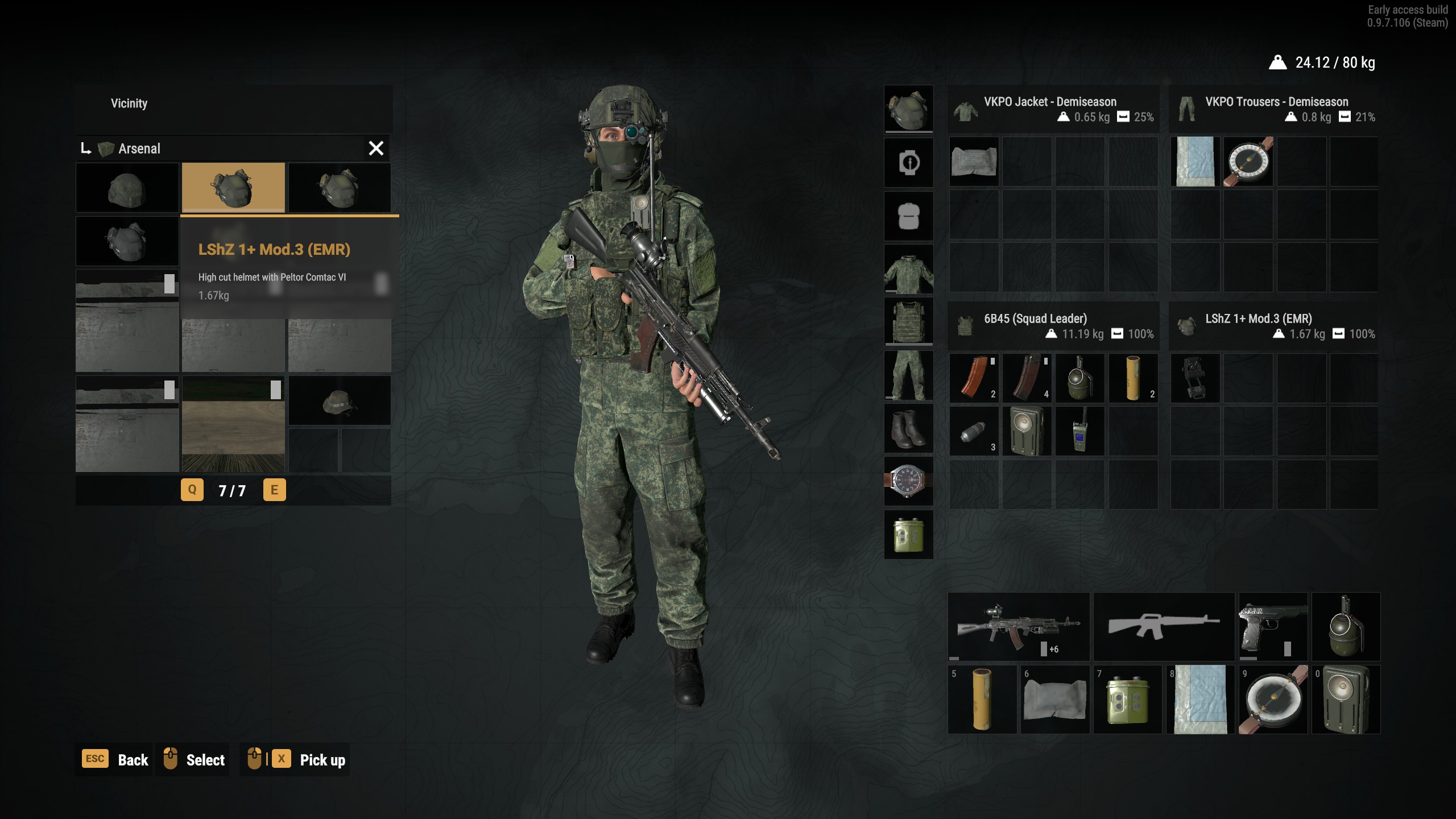Select the boots equipment slot
The width and height of the screenshot is (1456, 819).
click(x=908, y=428)
